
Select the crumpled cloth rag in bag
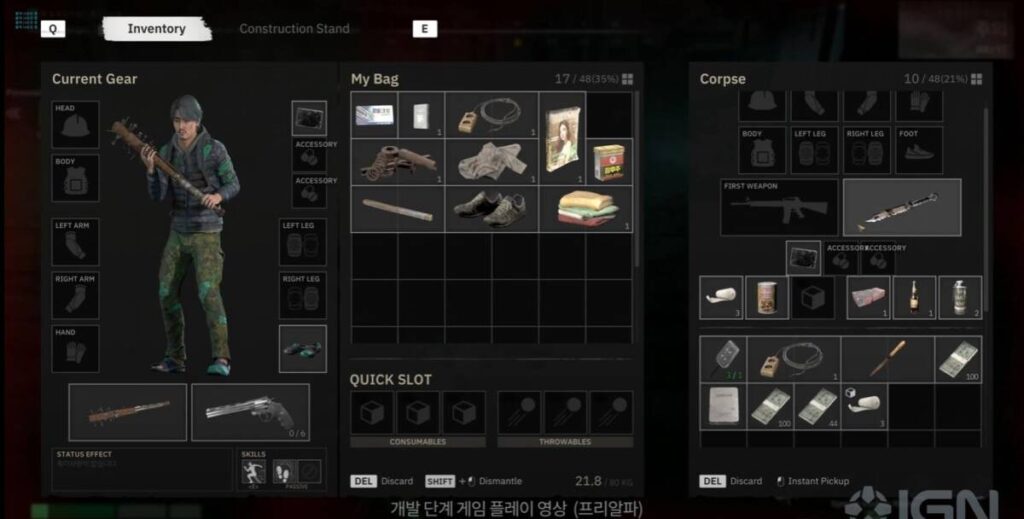point(490,161)
